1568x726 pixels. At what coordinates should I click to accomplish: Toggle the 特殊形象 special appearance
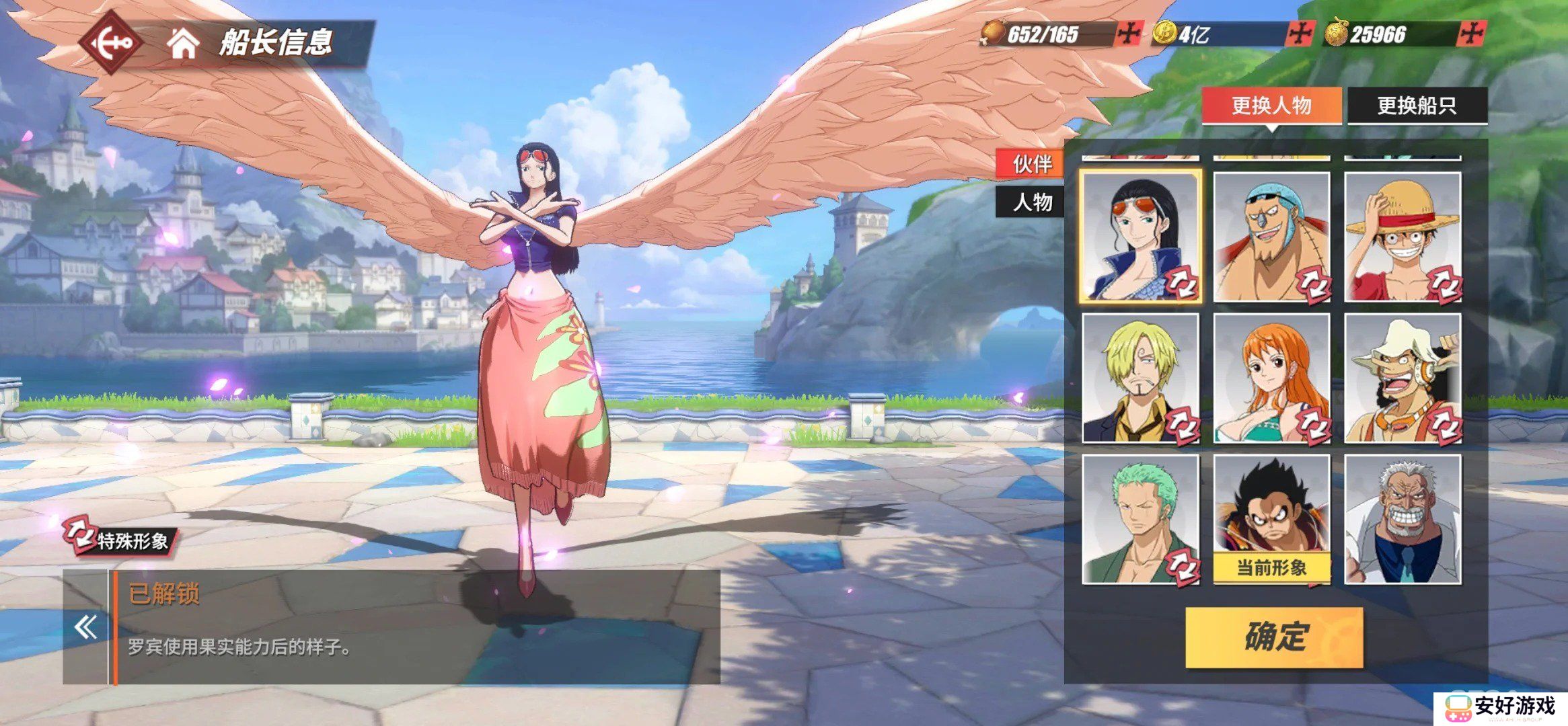pos(118,538)
